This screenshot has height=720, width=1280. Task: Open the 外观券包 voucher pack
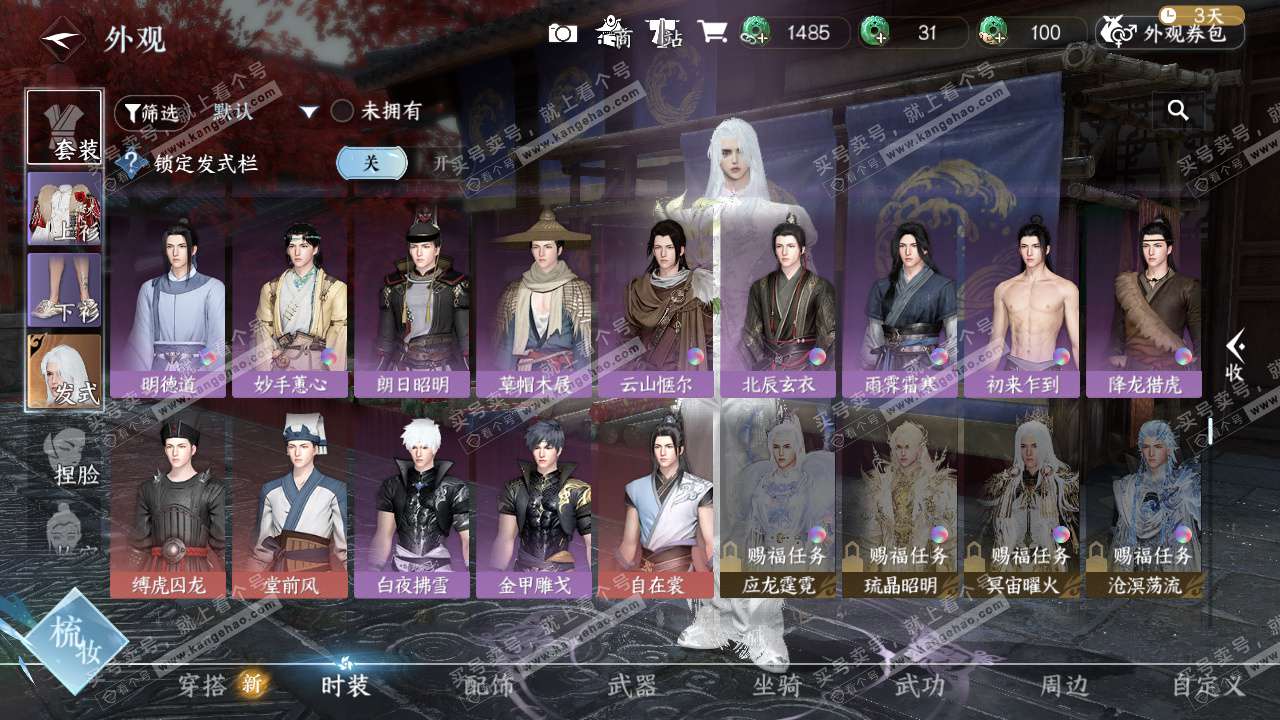[1171, 33]
